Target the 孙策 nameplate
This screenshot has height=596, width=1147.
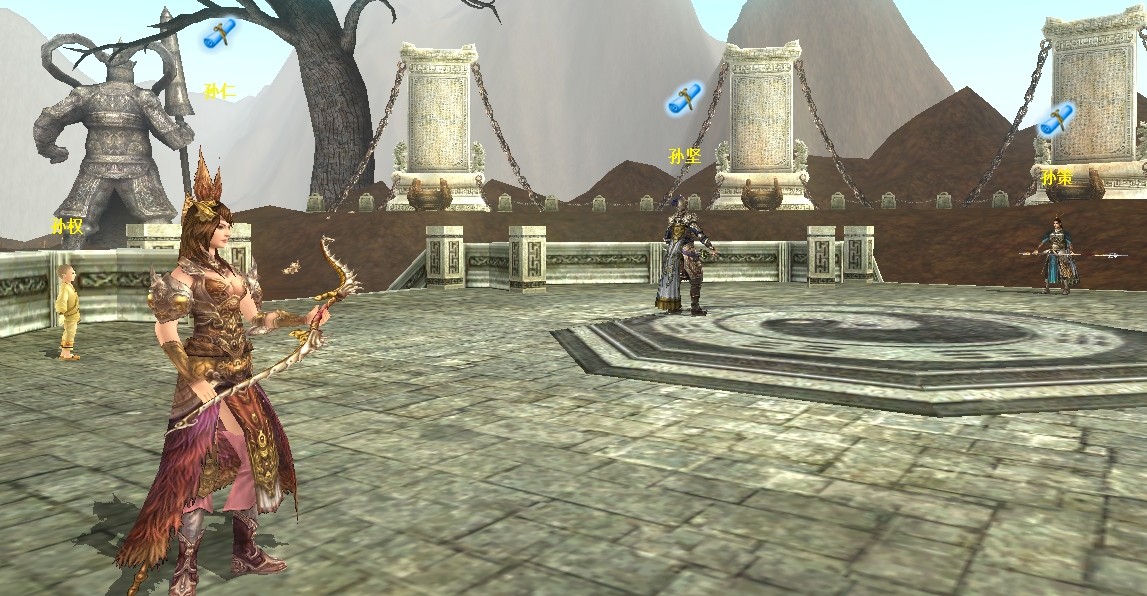coord(1057,178)
